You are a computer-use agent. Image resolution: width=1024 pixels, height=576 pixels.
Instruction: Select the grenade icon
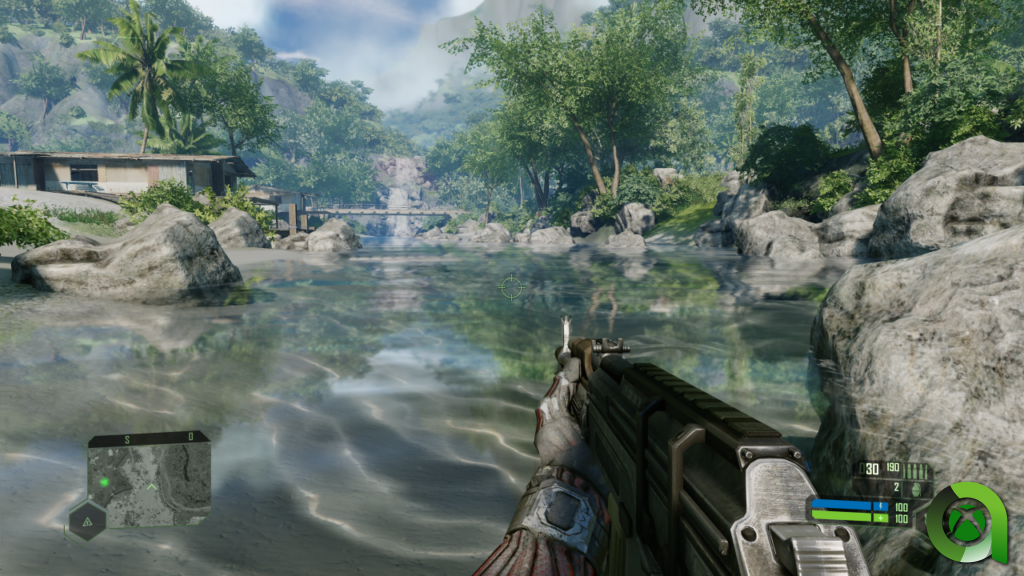coord(915,489)
